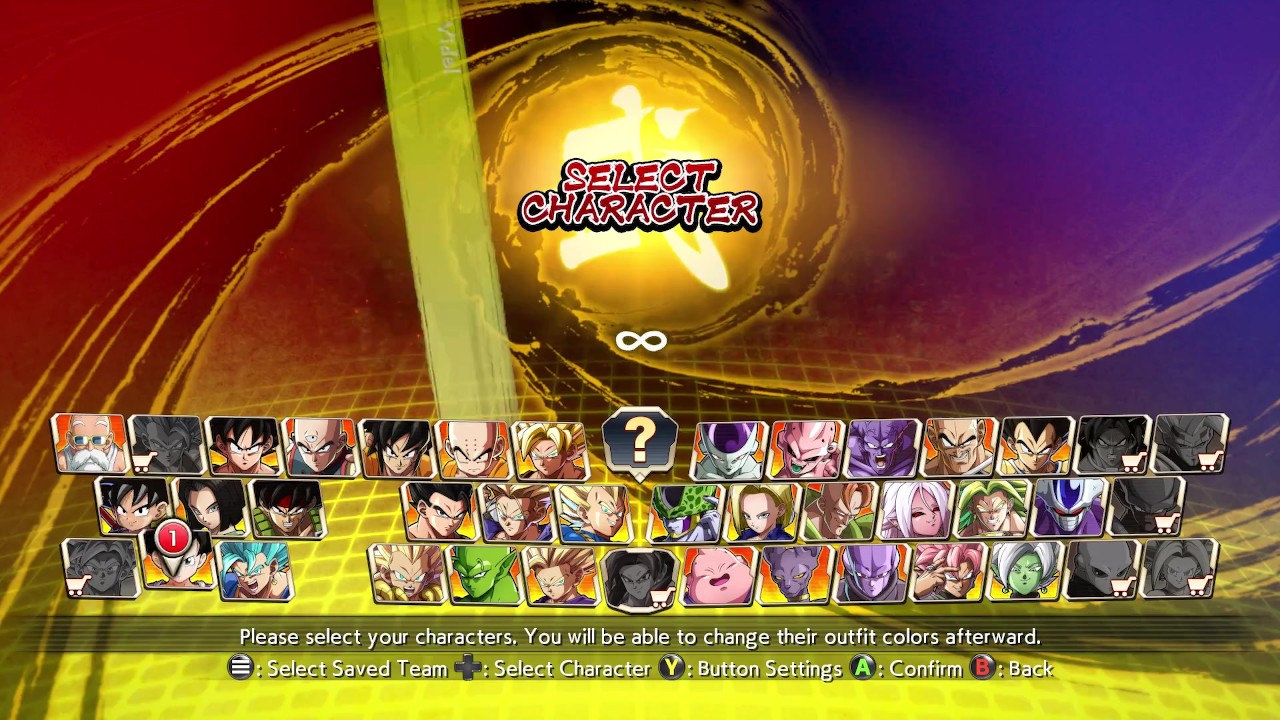Choose Android 17's portrait
This screenshot has width=1280, height=720.
click(x=212, y=506)
